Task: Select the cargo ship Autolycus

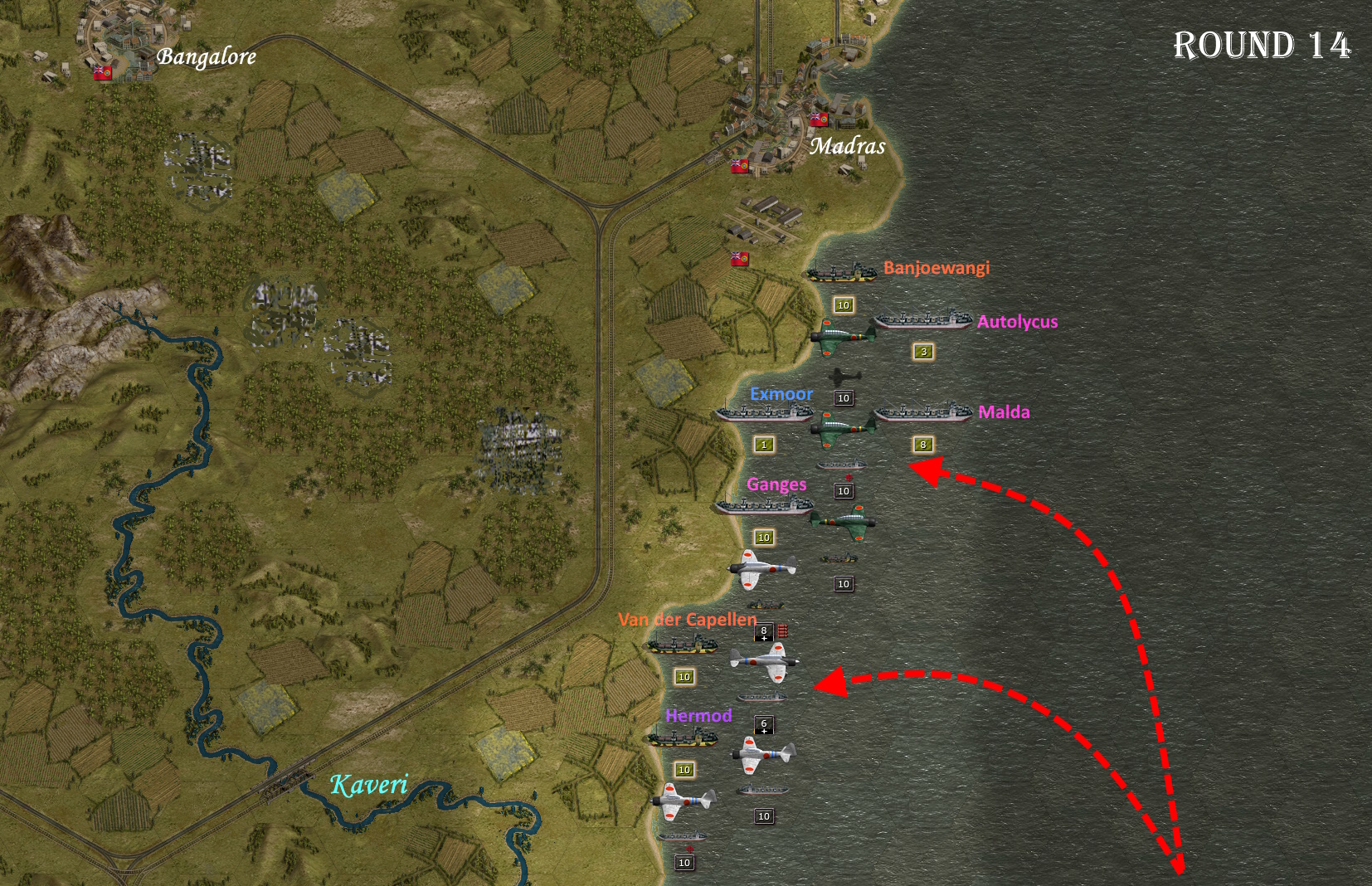Action: point(922,320)
